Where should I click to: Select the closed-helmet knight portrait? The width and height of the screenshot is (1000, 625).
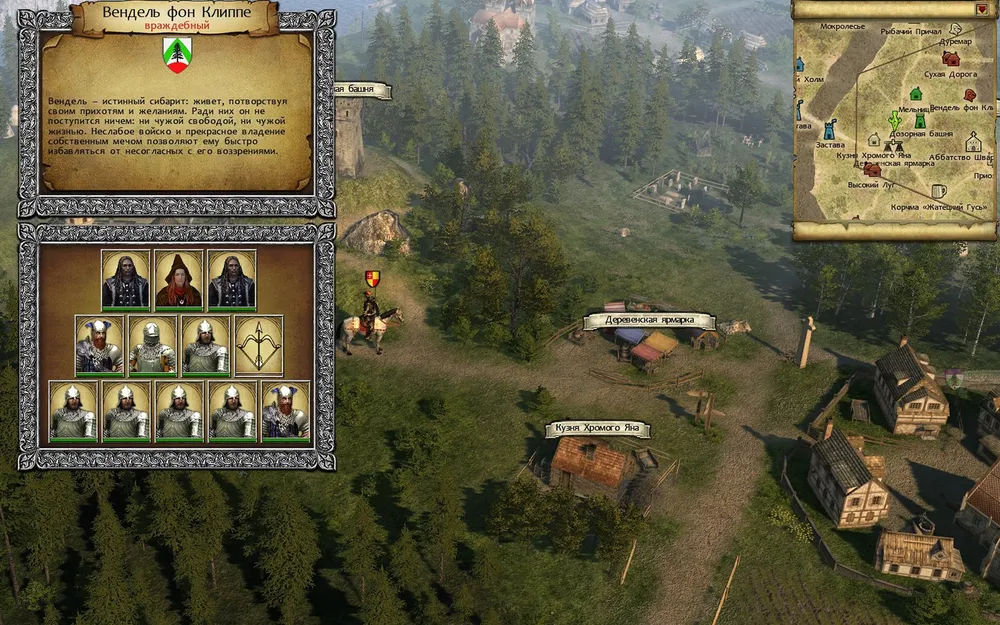click(x=153, y=345)
